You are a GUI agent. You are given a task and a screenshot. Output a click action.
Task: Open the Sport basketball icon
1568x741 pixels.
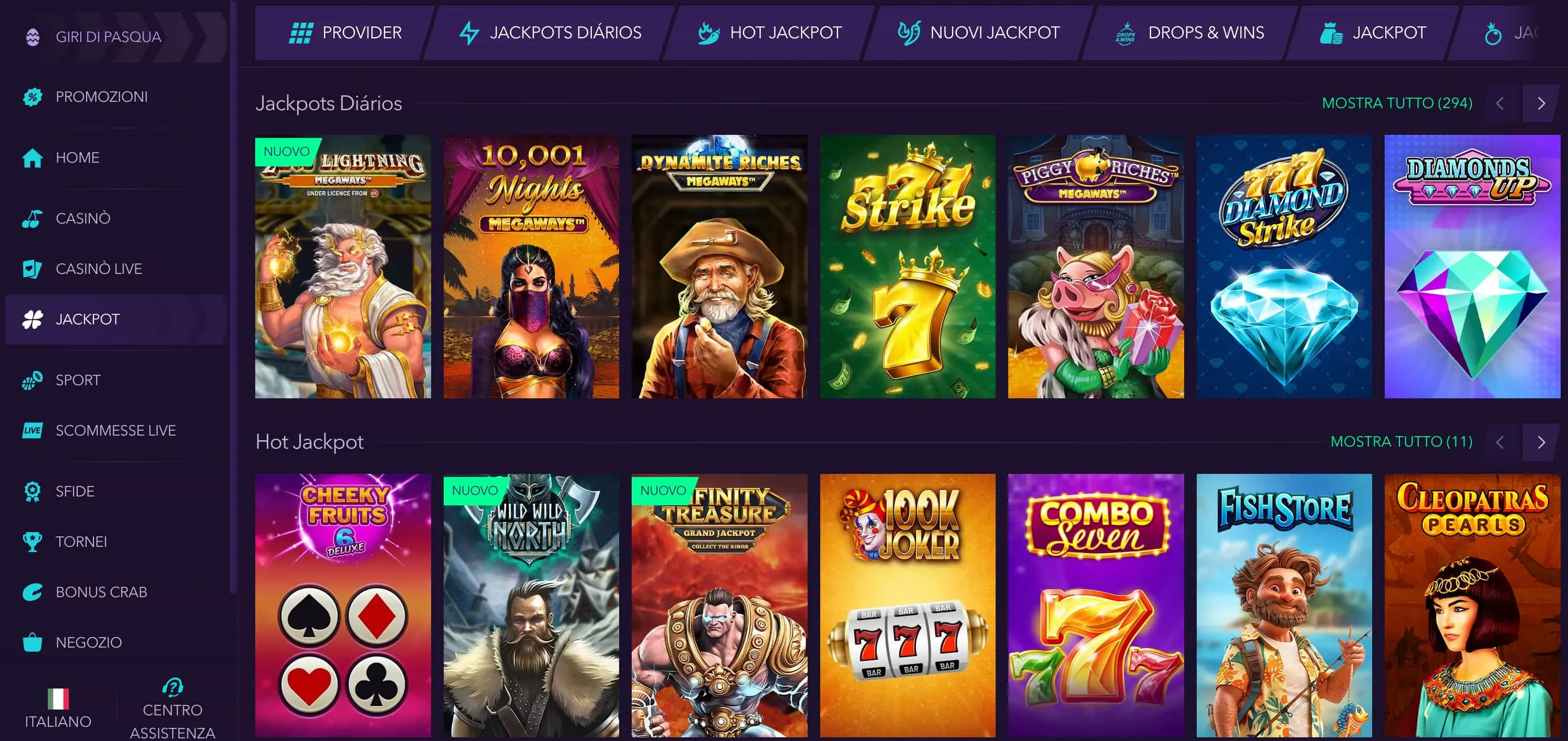tap(33, 379)
